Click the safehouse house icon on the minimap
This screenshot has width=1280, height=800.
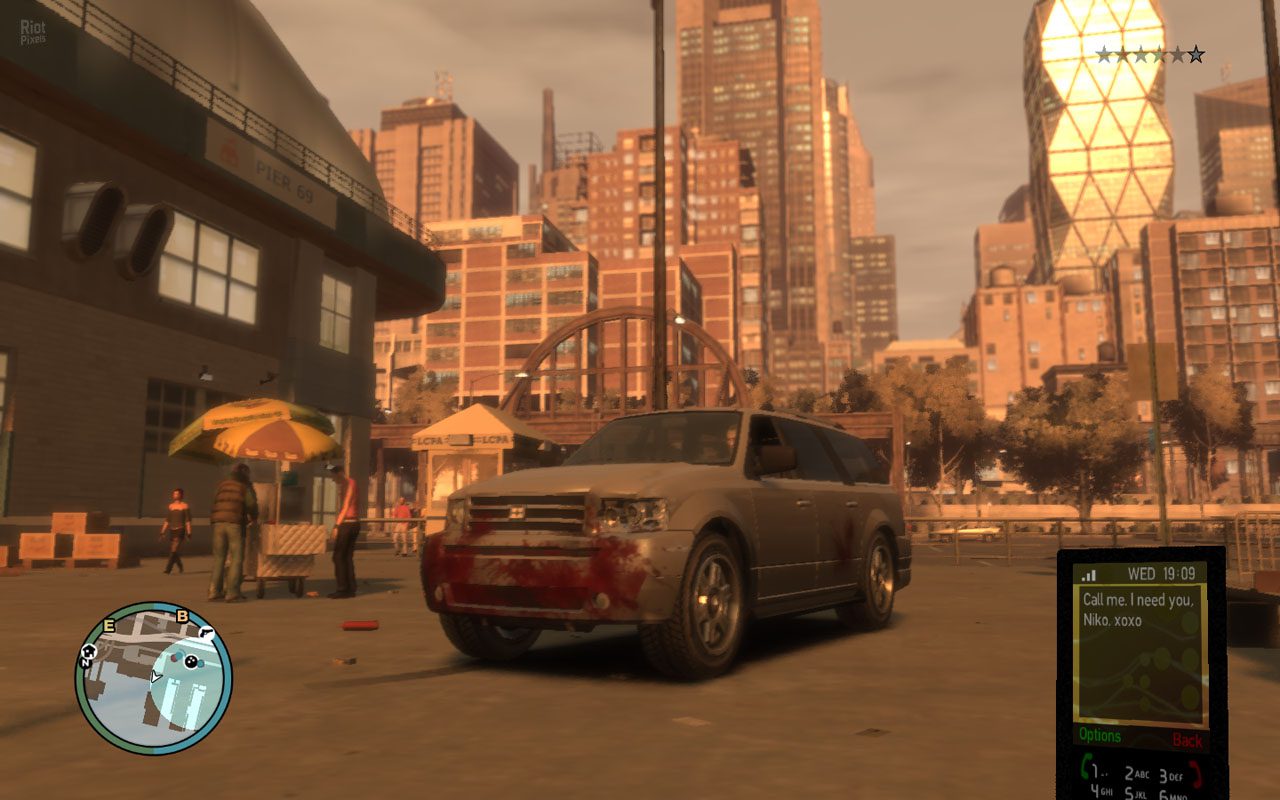click(x=89, y=651)
